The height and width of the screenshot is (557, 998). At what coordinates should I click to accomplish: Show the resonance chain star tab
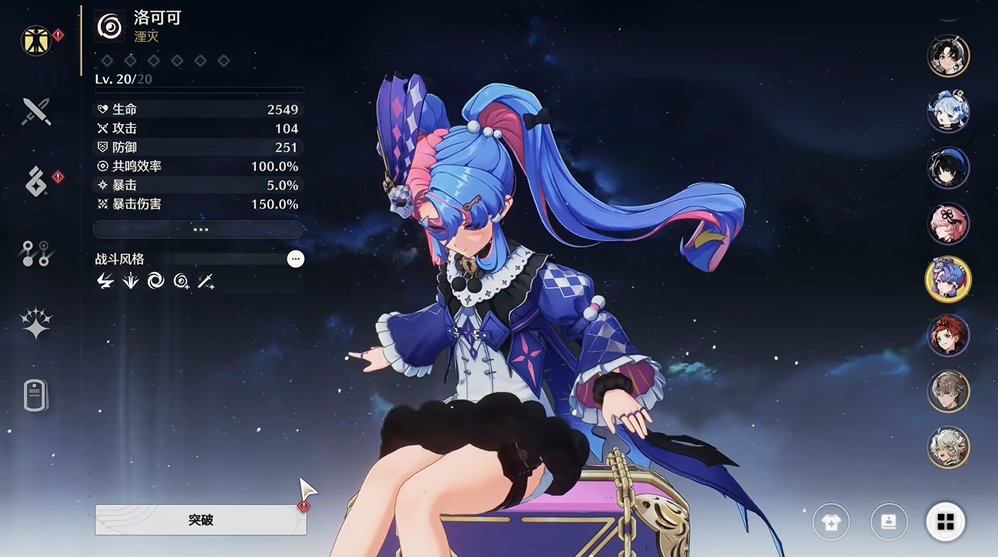tap(36, 324)
